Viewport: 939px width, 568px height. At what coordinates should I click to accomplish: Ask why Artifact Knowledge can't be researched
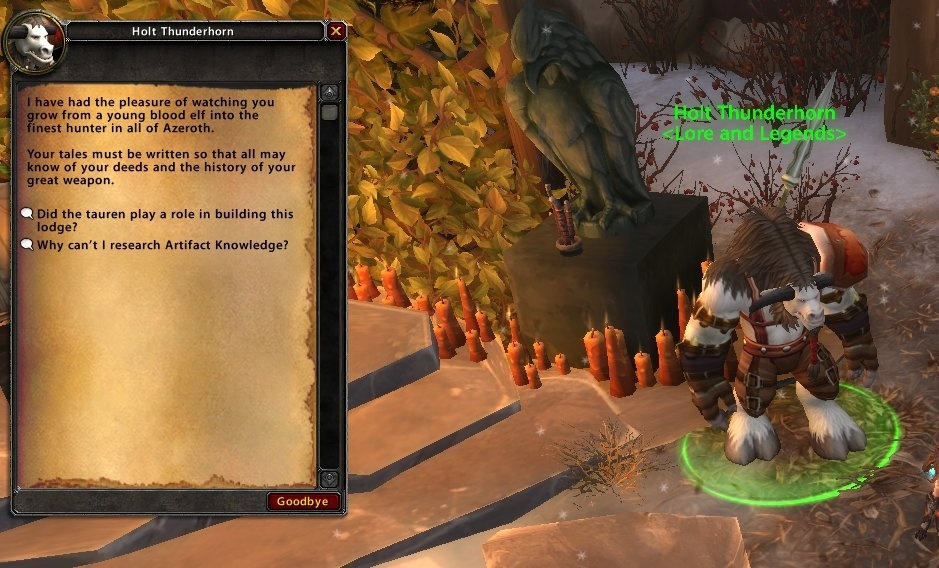[x=162, y=244]
